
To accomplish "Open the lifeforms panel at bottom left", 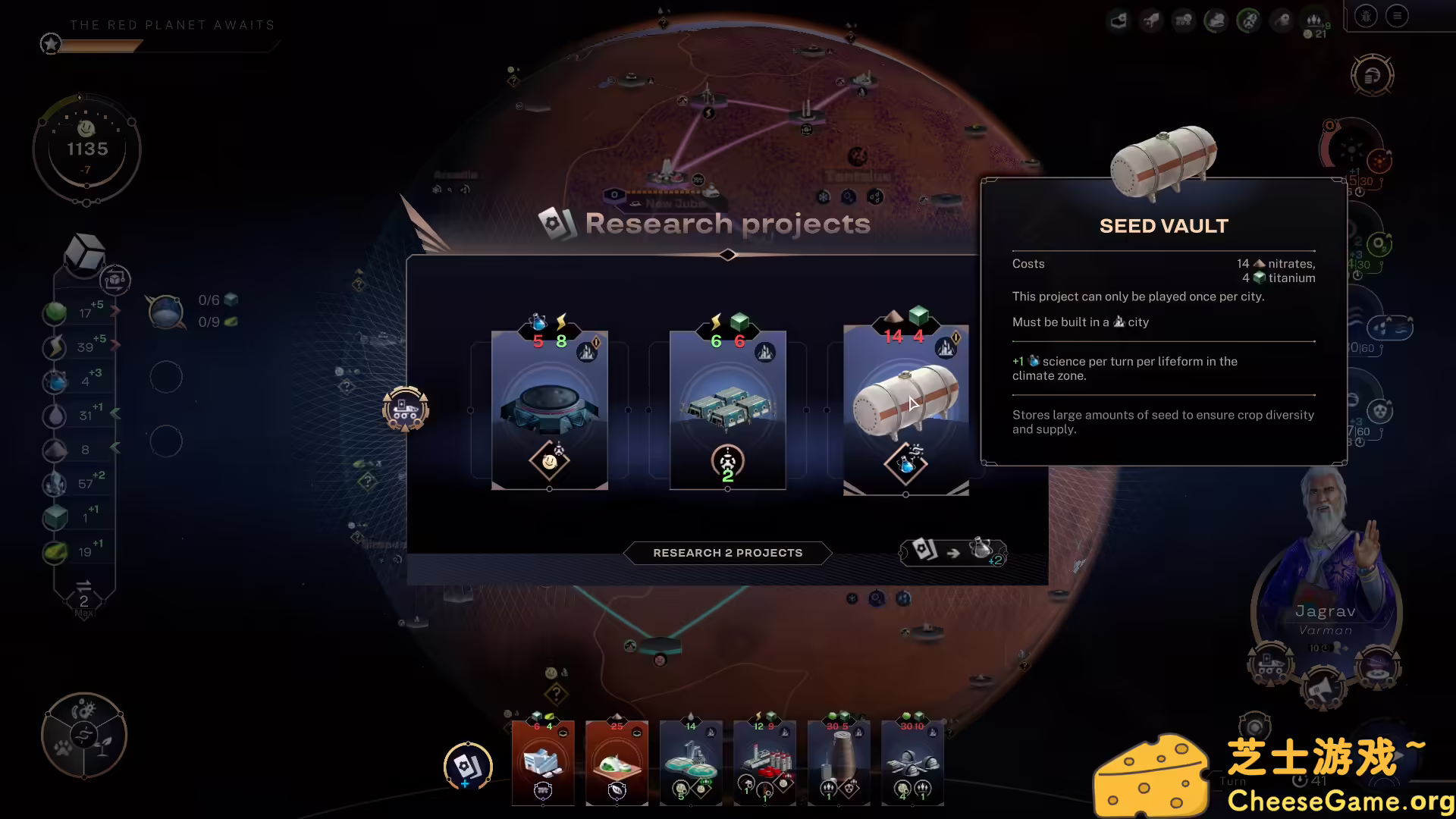I will (x=83, y=734).
